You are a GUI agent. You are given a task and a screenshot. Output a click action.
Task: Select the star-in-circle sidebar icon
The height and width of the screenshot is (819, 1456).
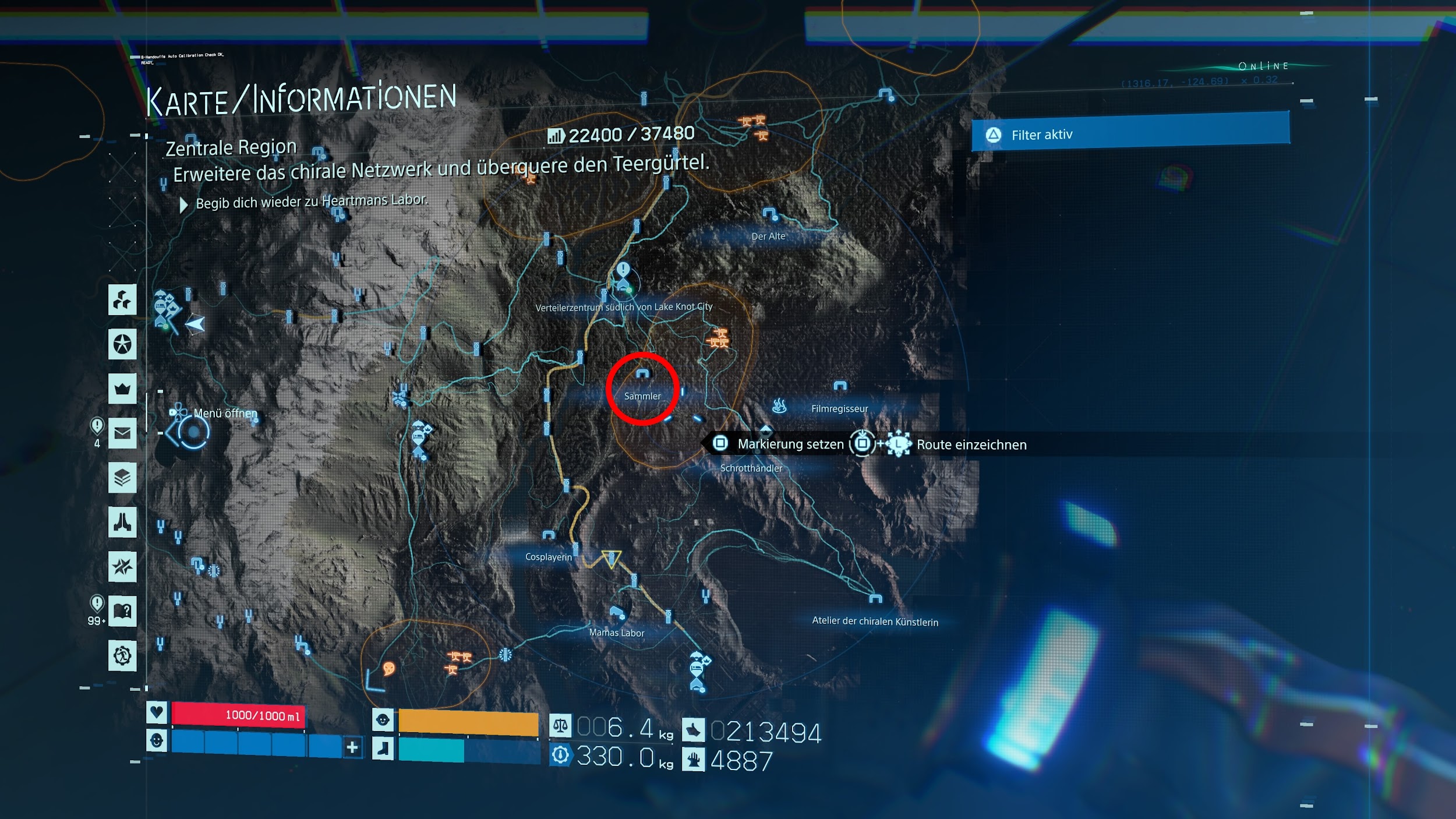[x=122, y=344]
